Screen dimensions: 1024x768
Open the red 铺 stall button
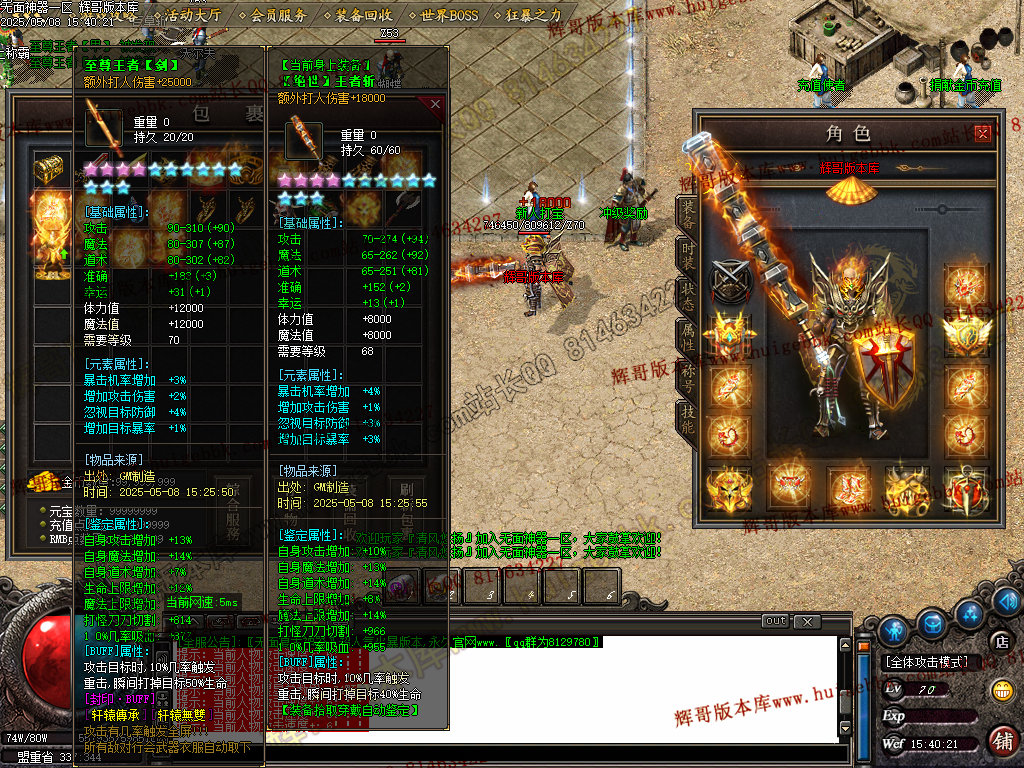coord(1000,741)
